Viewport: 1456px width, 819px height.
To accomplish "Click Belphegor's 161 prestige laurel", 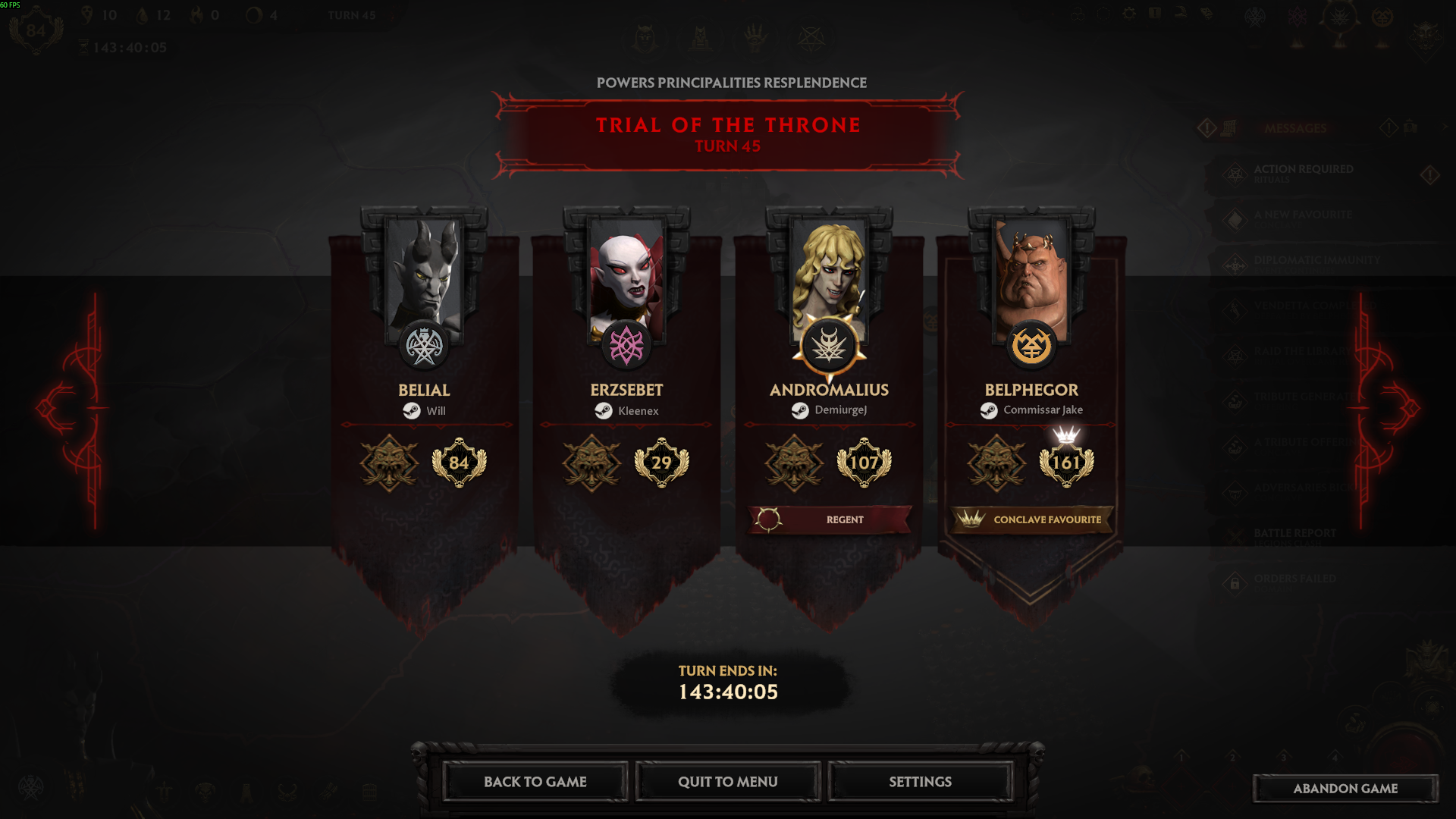I will tap(1066, 463).
